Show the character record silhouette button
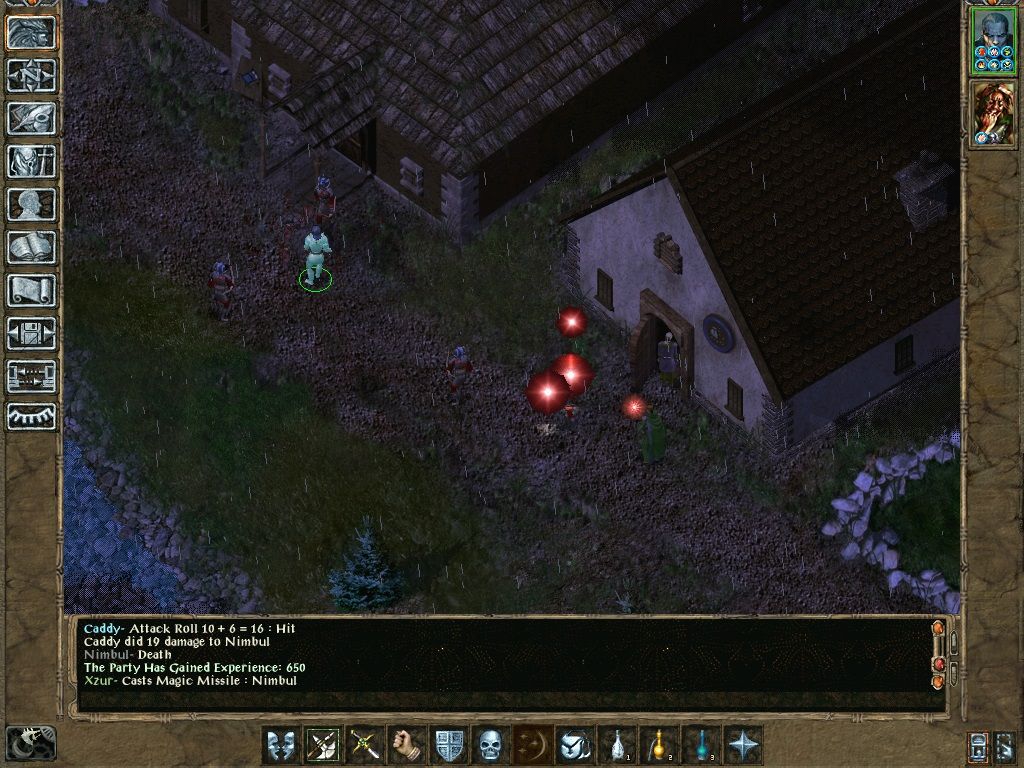 31,204
